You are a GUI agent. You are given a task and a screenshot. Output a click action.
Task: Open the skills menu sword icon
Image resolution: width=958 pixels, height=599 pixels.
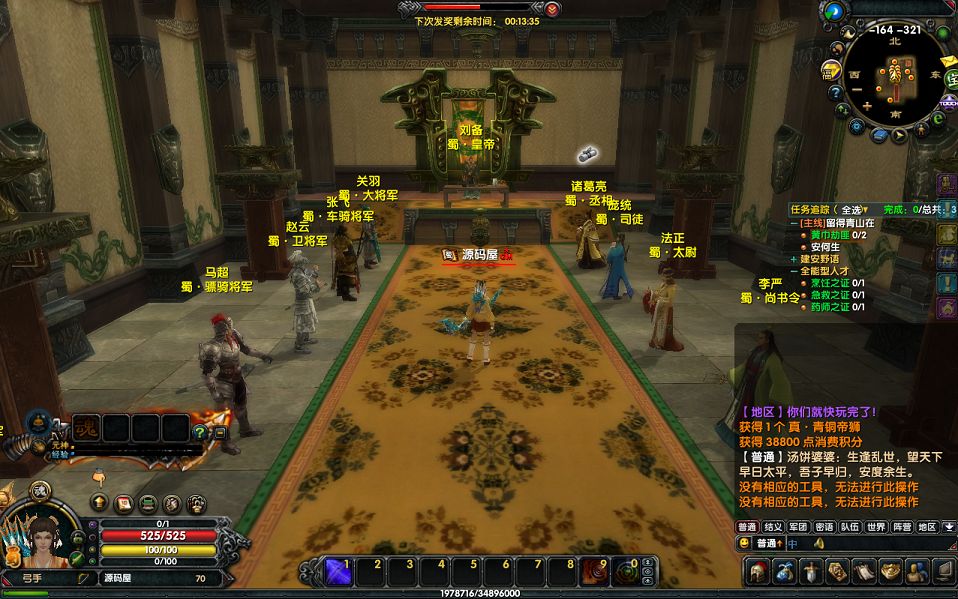[810, 571]
